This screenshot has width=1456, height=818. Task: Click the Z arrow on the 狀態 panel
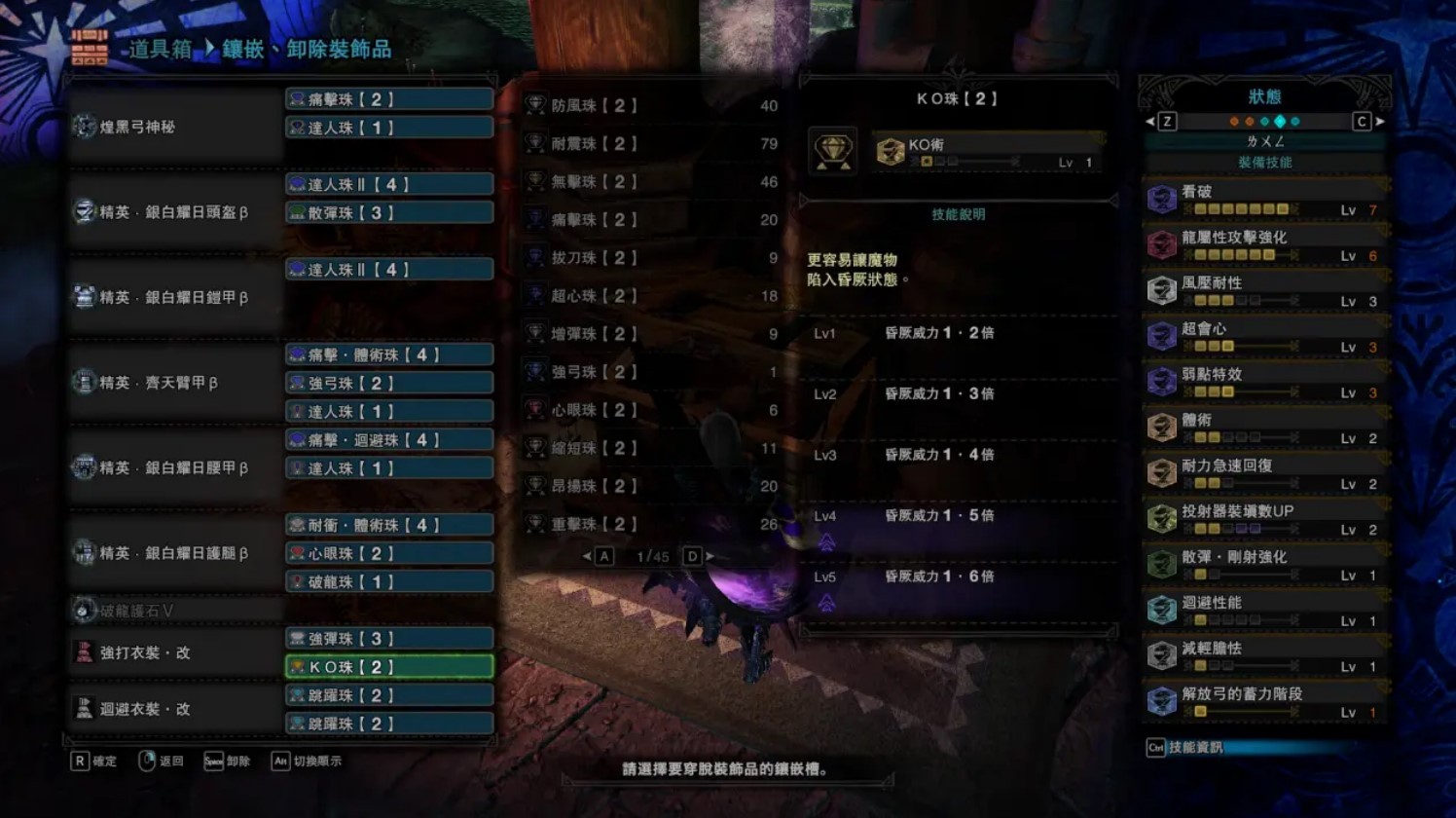coord(1167,123)
